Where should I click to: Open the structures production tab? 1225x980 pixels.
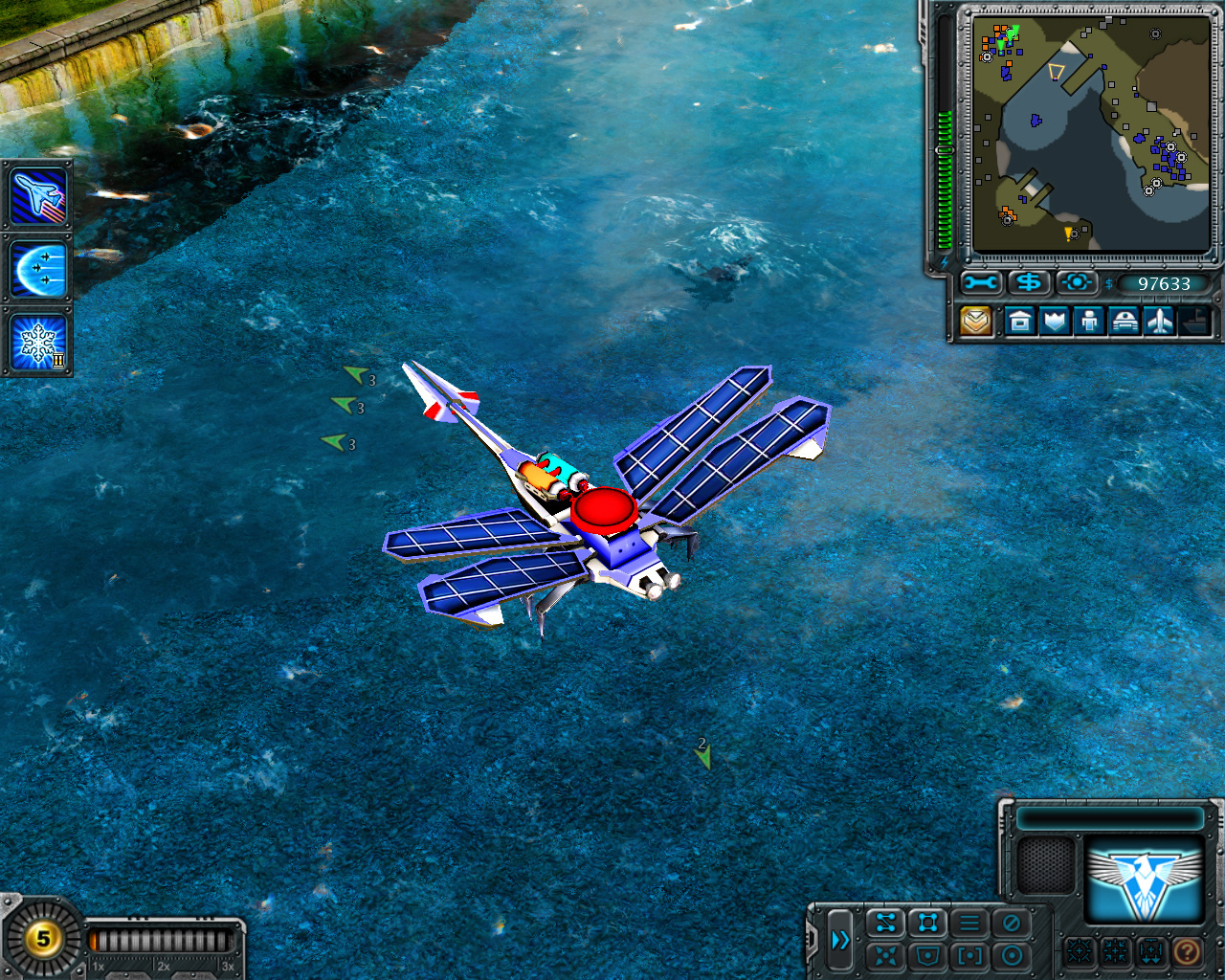tap(1020, 322)
